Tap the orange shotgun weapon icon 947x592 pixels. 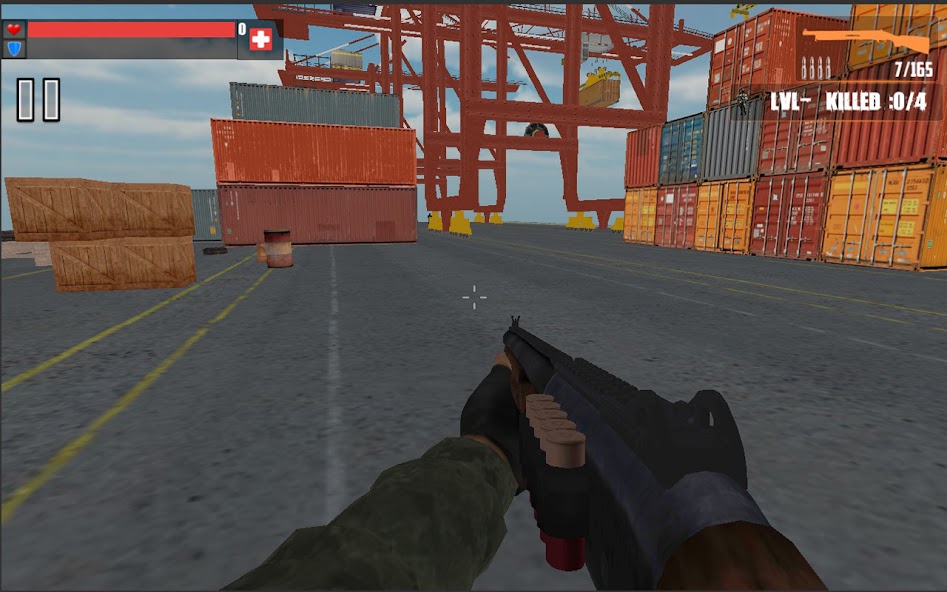[x=866, y=41]
